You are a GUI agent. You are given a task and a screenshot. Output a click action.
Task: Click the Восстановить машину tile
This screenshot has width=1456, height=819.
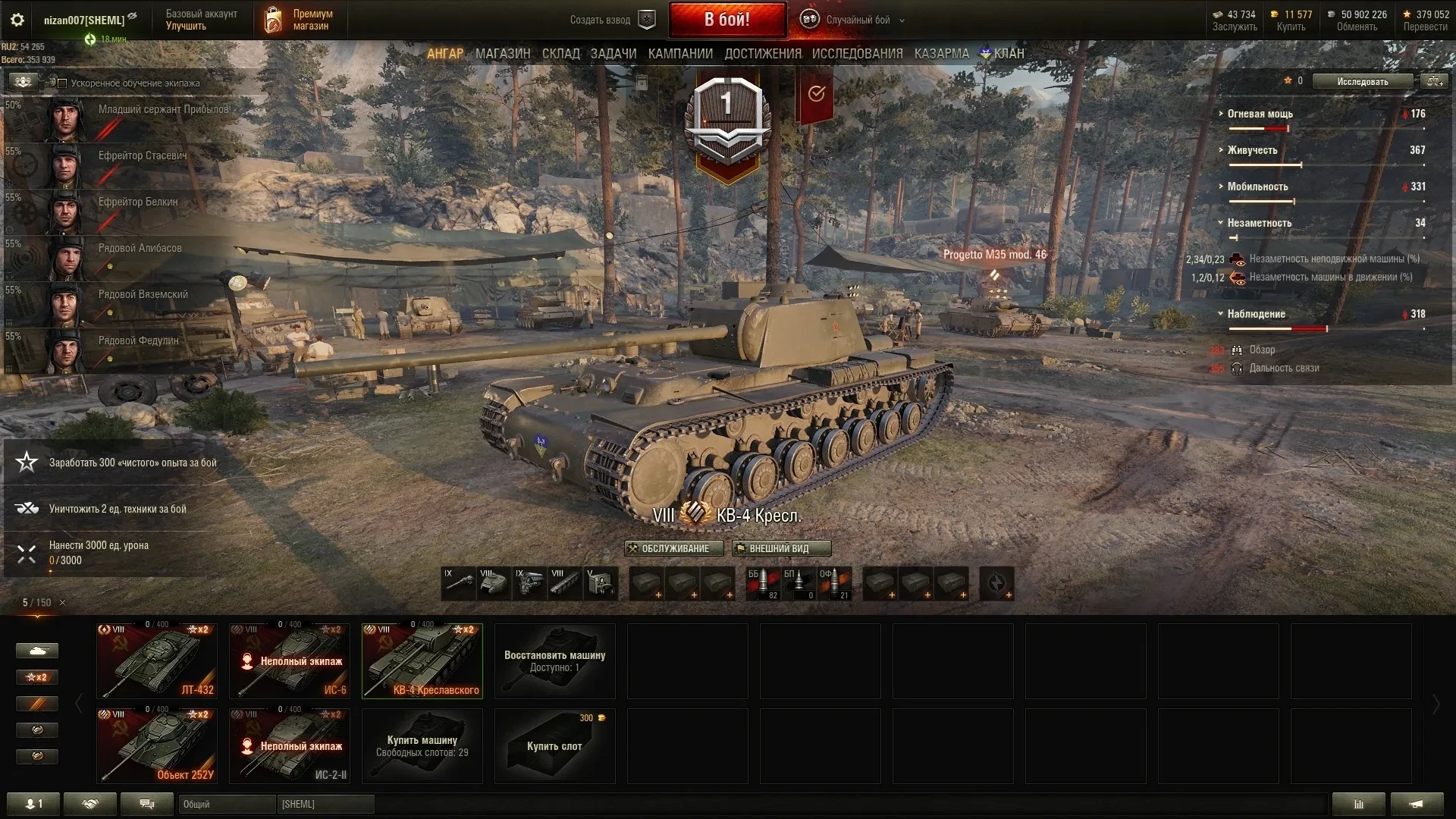coord(554,661)
